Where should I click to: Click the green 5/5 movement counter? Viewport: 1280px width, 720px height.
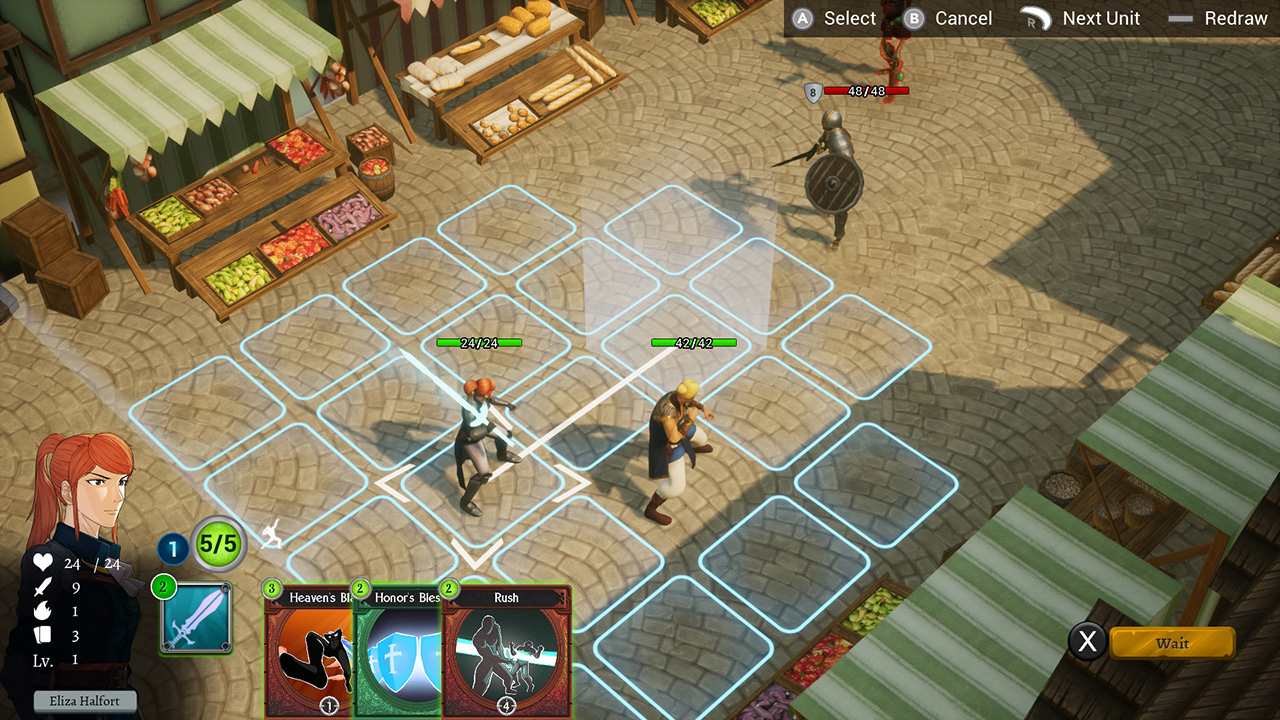[217, 544]
